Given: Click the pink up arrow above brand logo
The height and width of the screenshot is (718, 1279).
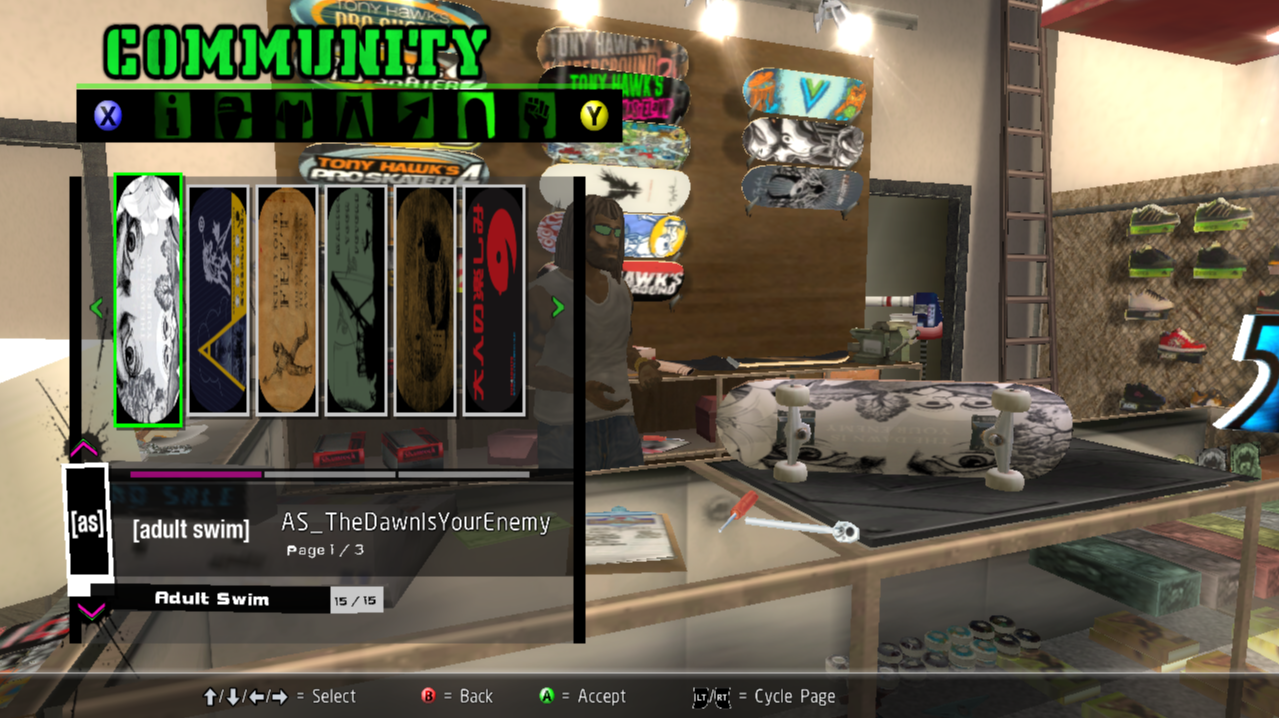Looking at the screenshot, I should [86, 449].
